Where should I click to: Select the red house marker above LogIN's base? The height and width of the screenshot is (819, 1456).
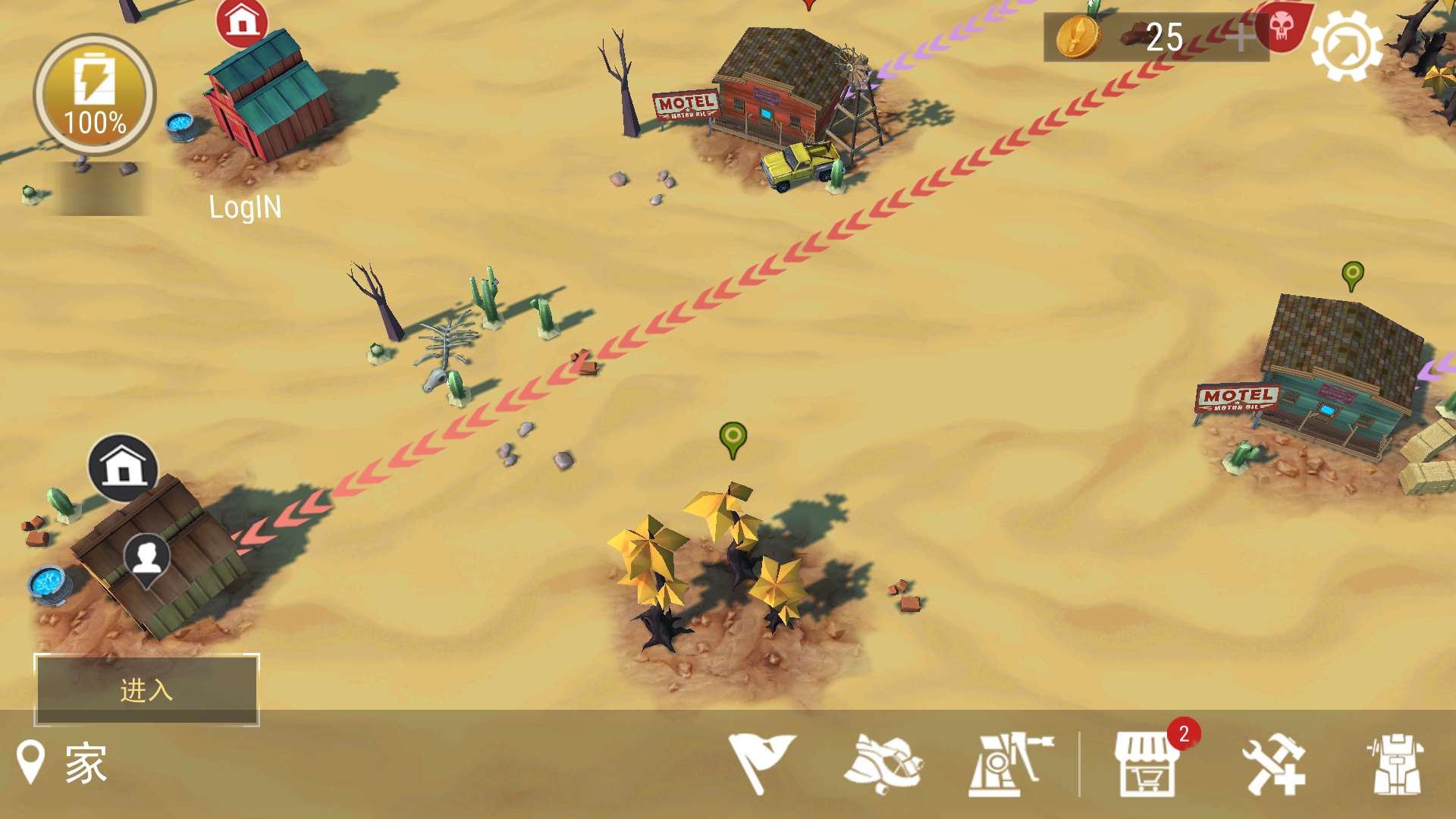(242, 21)
